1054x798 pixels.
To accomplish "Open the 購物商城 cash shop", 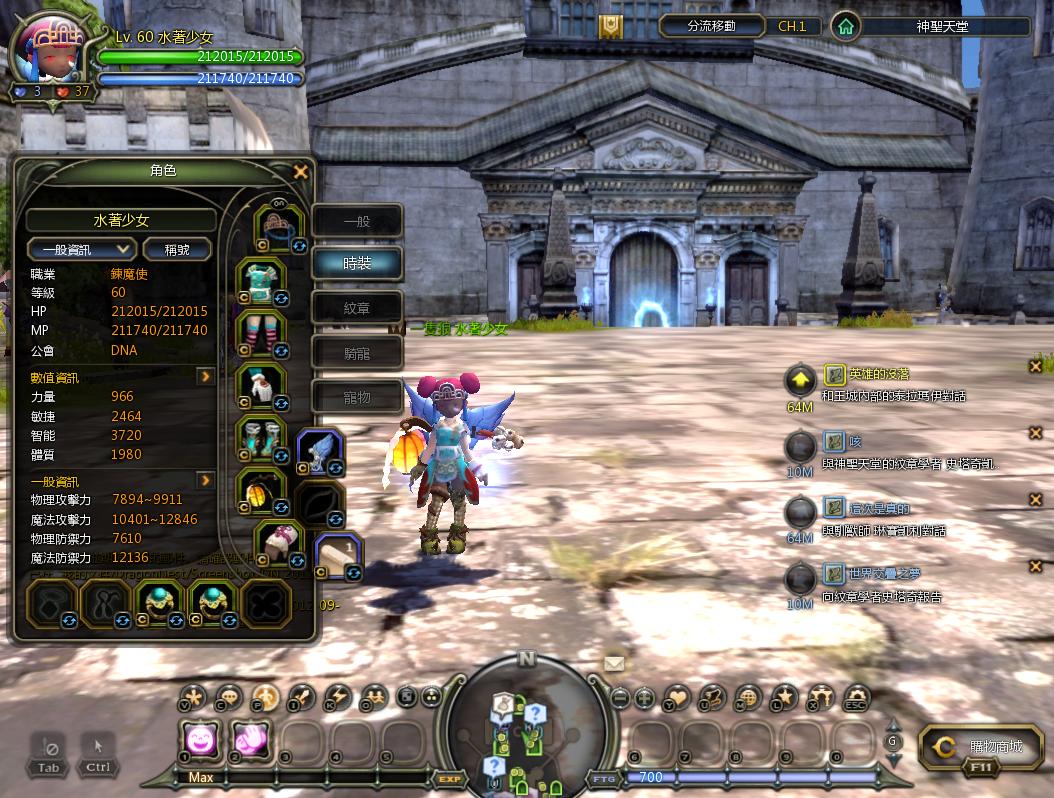I will tap(982, 747).
